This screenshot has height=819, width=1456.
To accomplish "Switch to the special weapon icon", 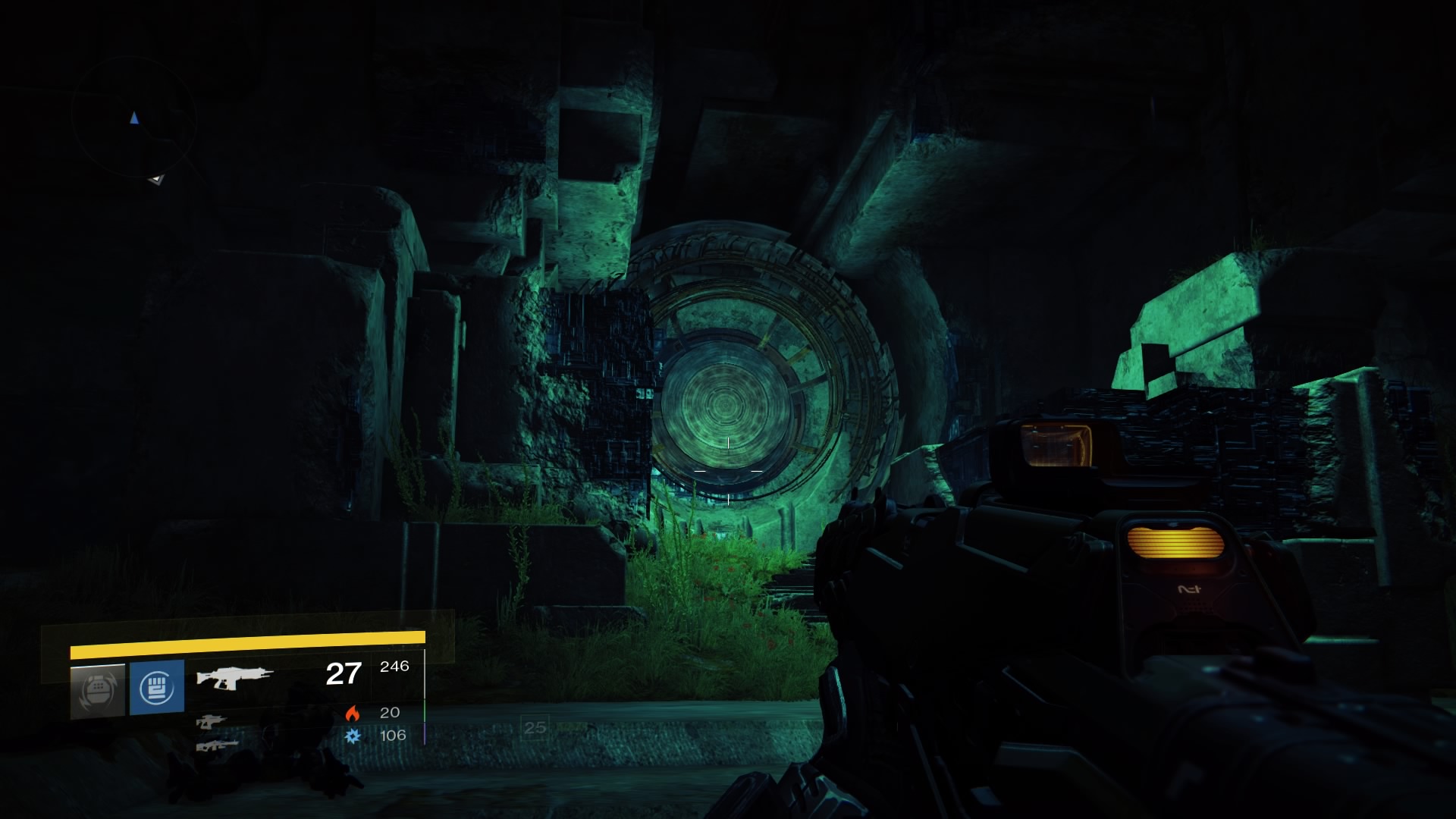I will point(211,722).
